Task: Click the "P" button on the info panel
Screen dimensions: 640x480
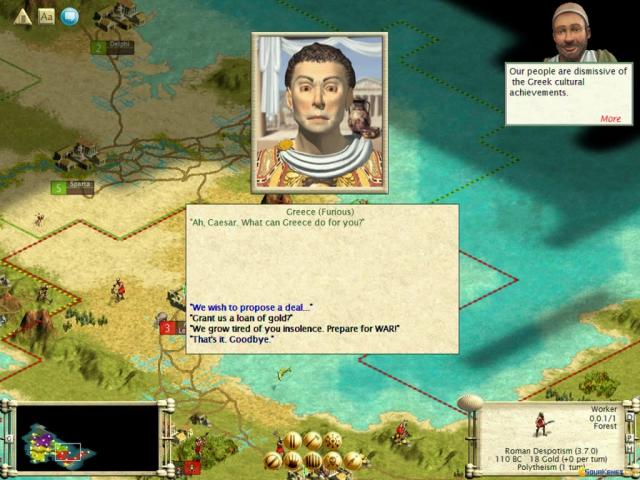Action: tap(630, 437)
